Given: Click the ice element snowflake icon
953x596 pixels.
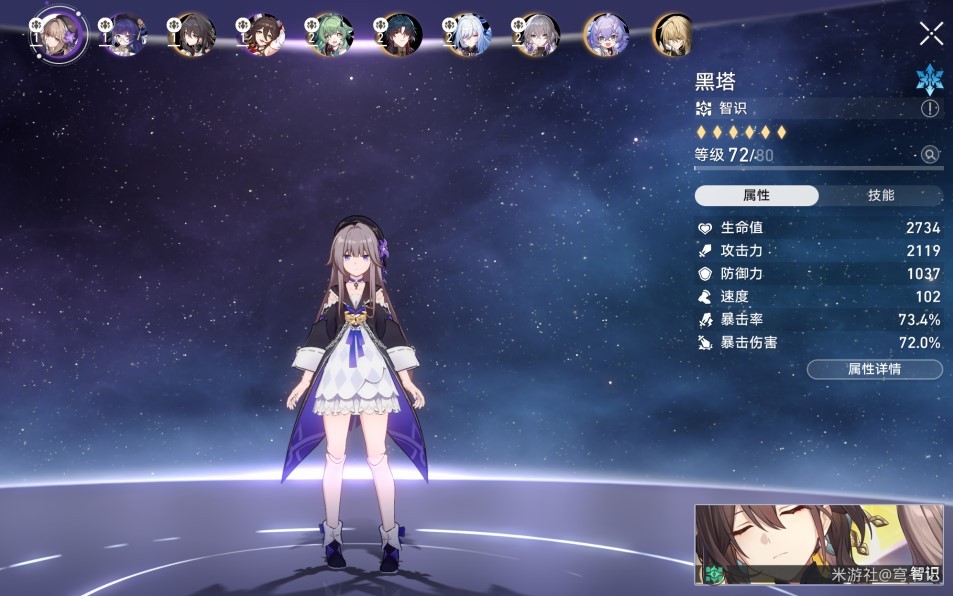Looking at the screenshot, I should pos(930,79).
